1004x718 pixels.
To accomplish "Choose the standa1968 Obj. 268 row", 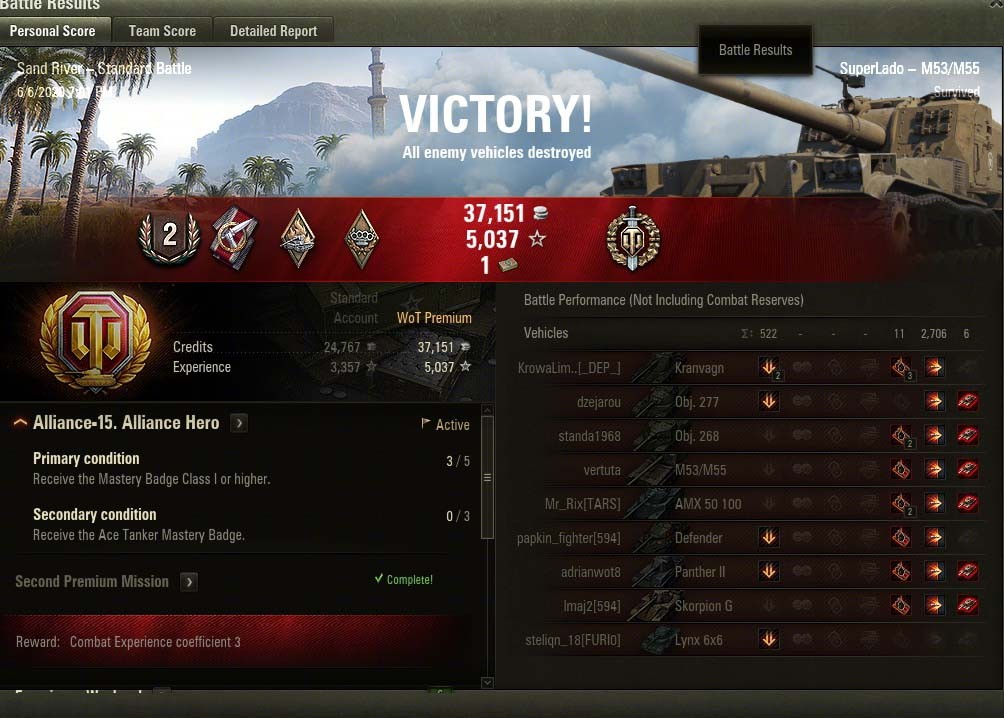I will [x=700, y=436].
